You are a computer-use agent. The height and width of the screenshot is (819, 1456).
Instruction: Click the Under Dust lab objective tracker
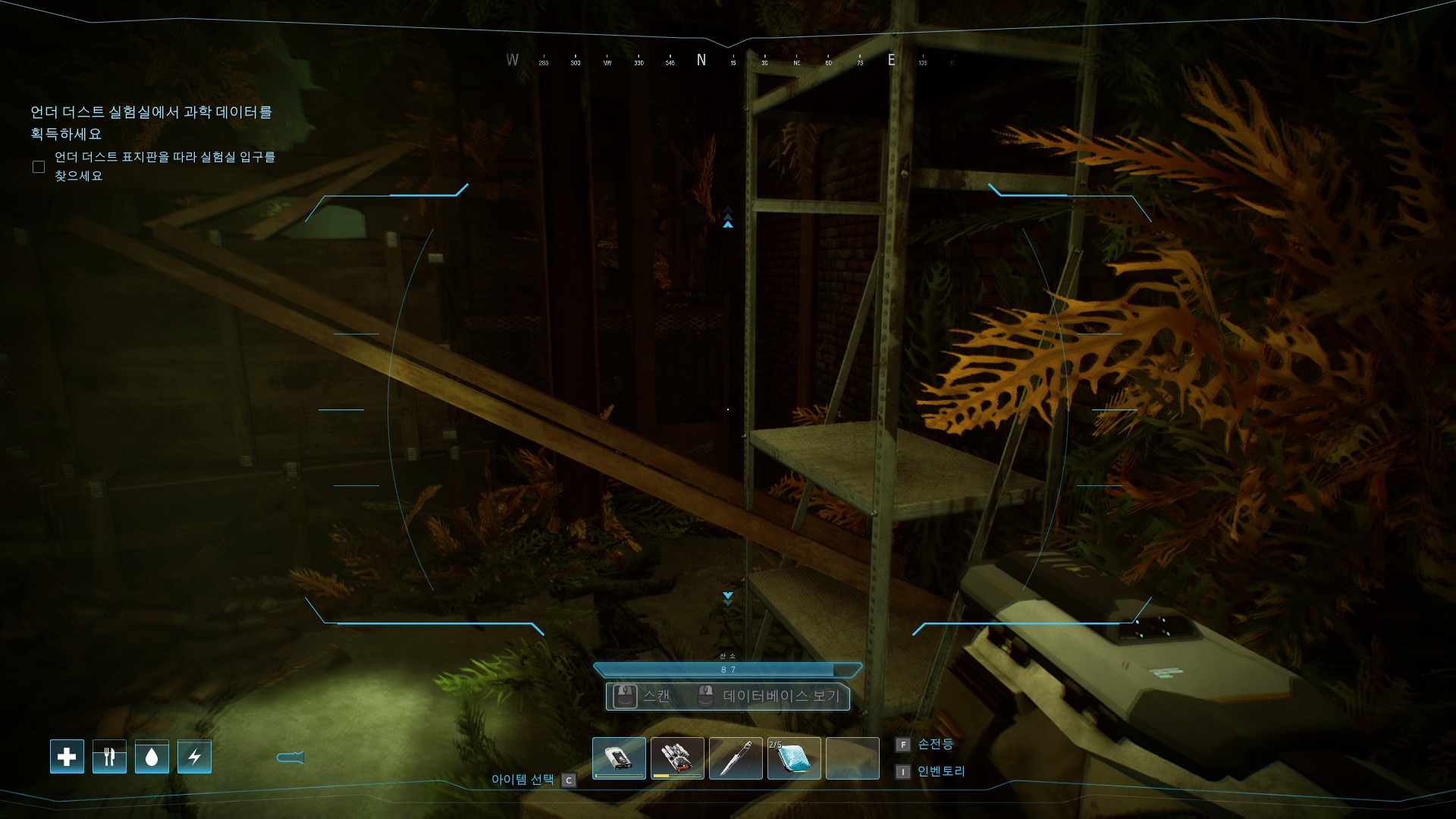[151, 123]
